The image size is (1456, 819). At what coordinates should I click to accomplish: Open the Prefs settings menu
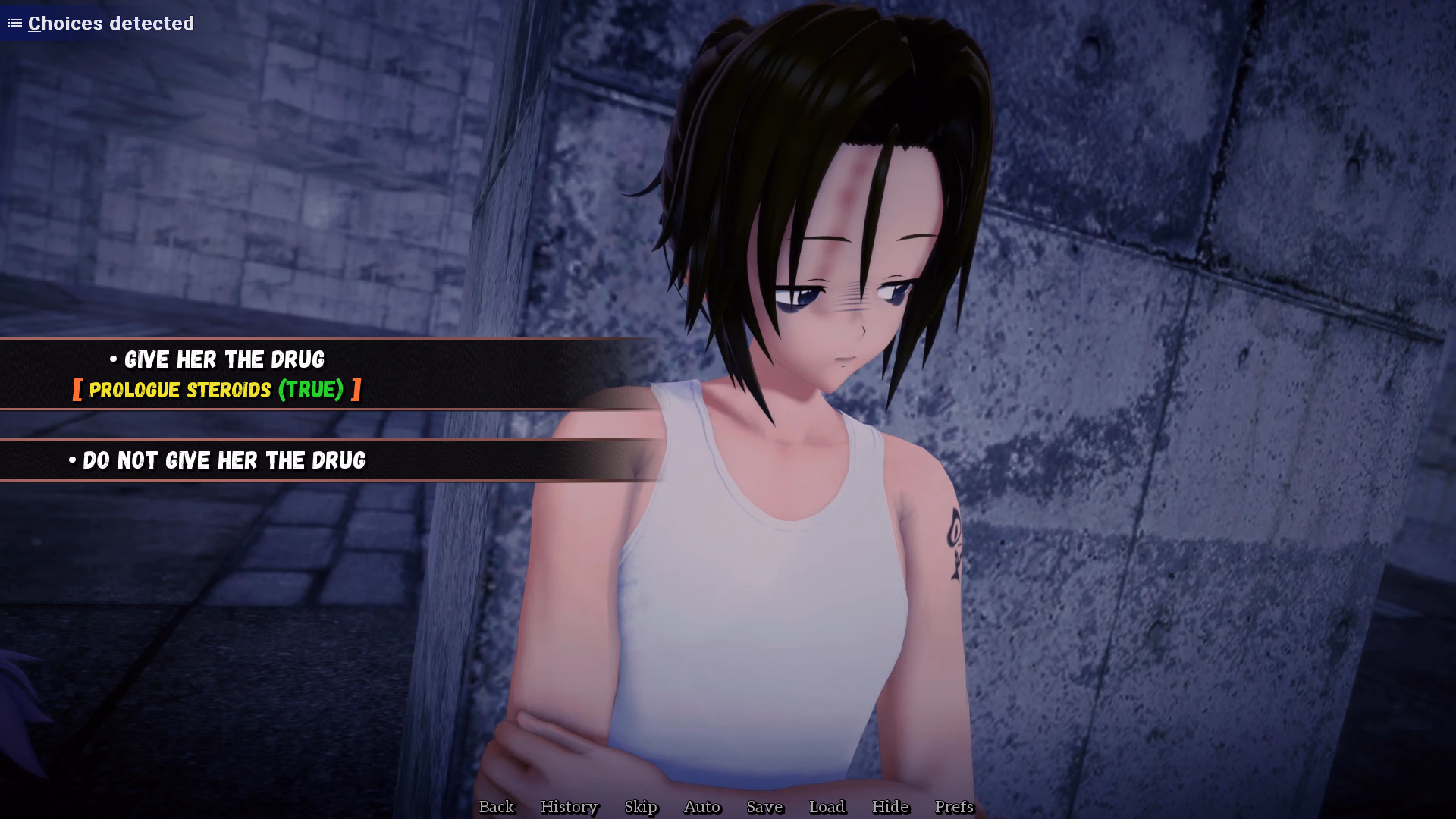[954, 807]
